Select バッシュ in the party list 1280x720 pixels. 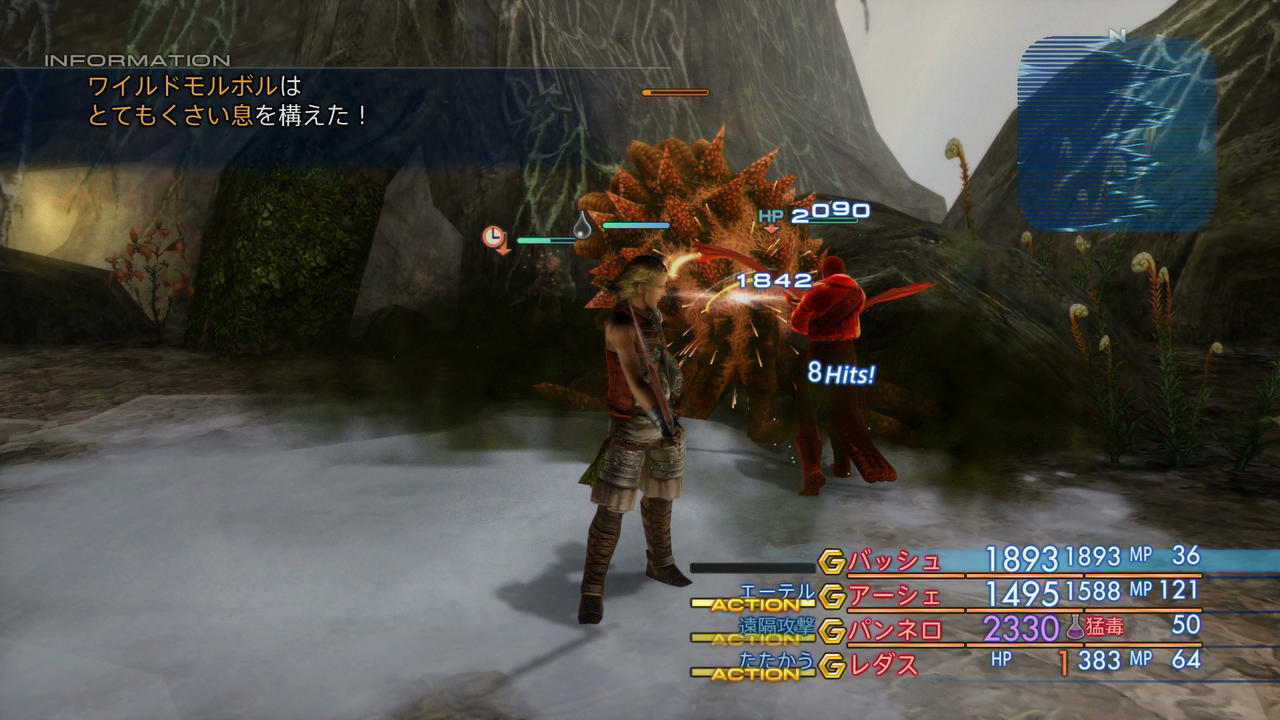pyautogui.click(x=894, y=562)
